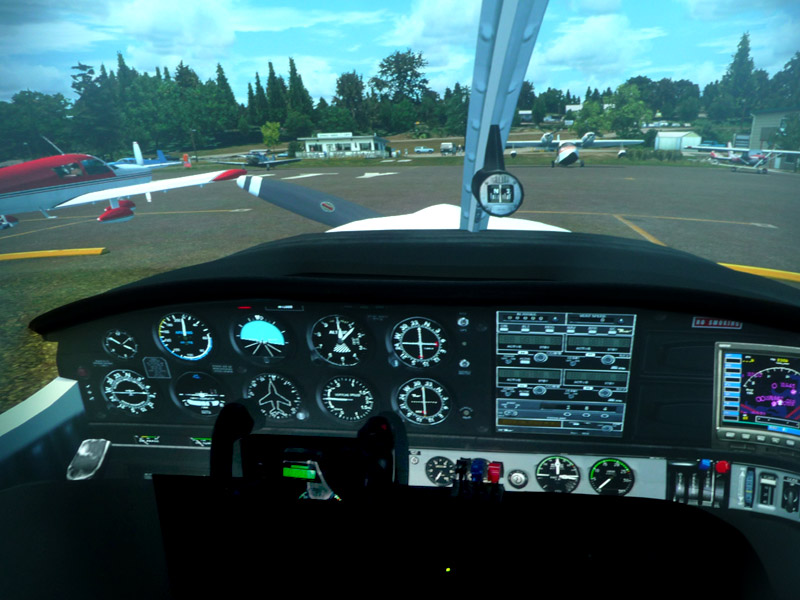The height and width of the screenshot is (600, 800).
Task: Click the attitude indicator with blue sky
Action: (262, 337)
